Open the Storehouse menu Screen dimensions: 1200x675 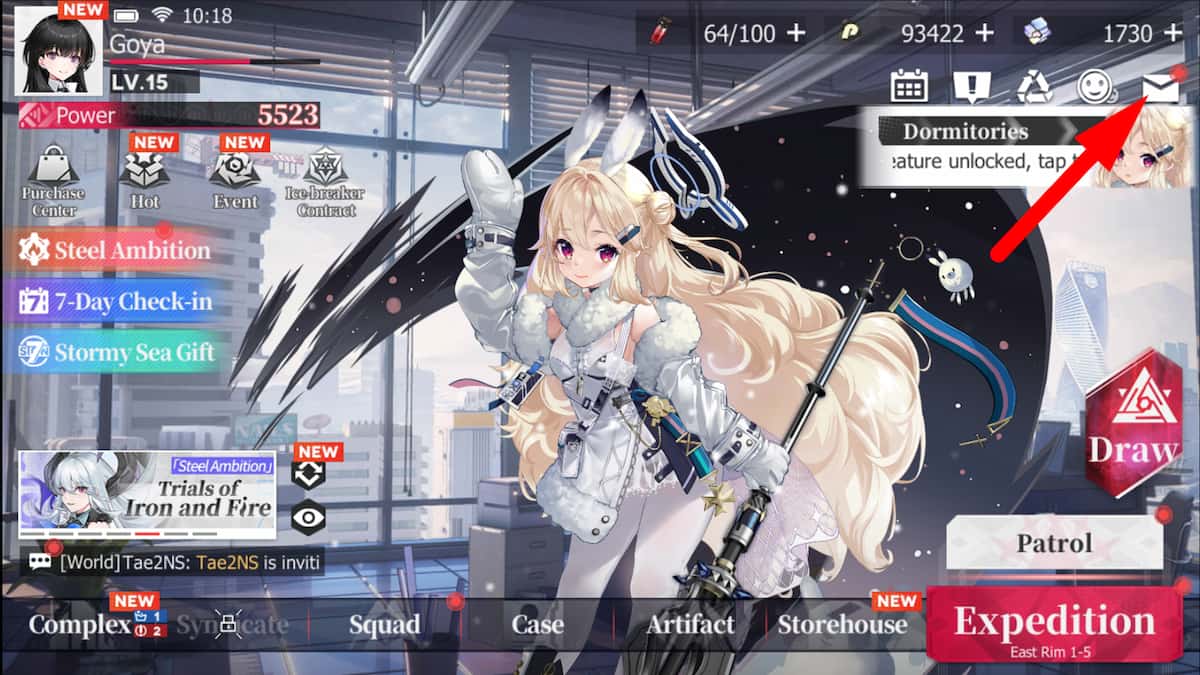(842, 625)
